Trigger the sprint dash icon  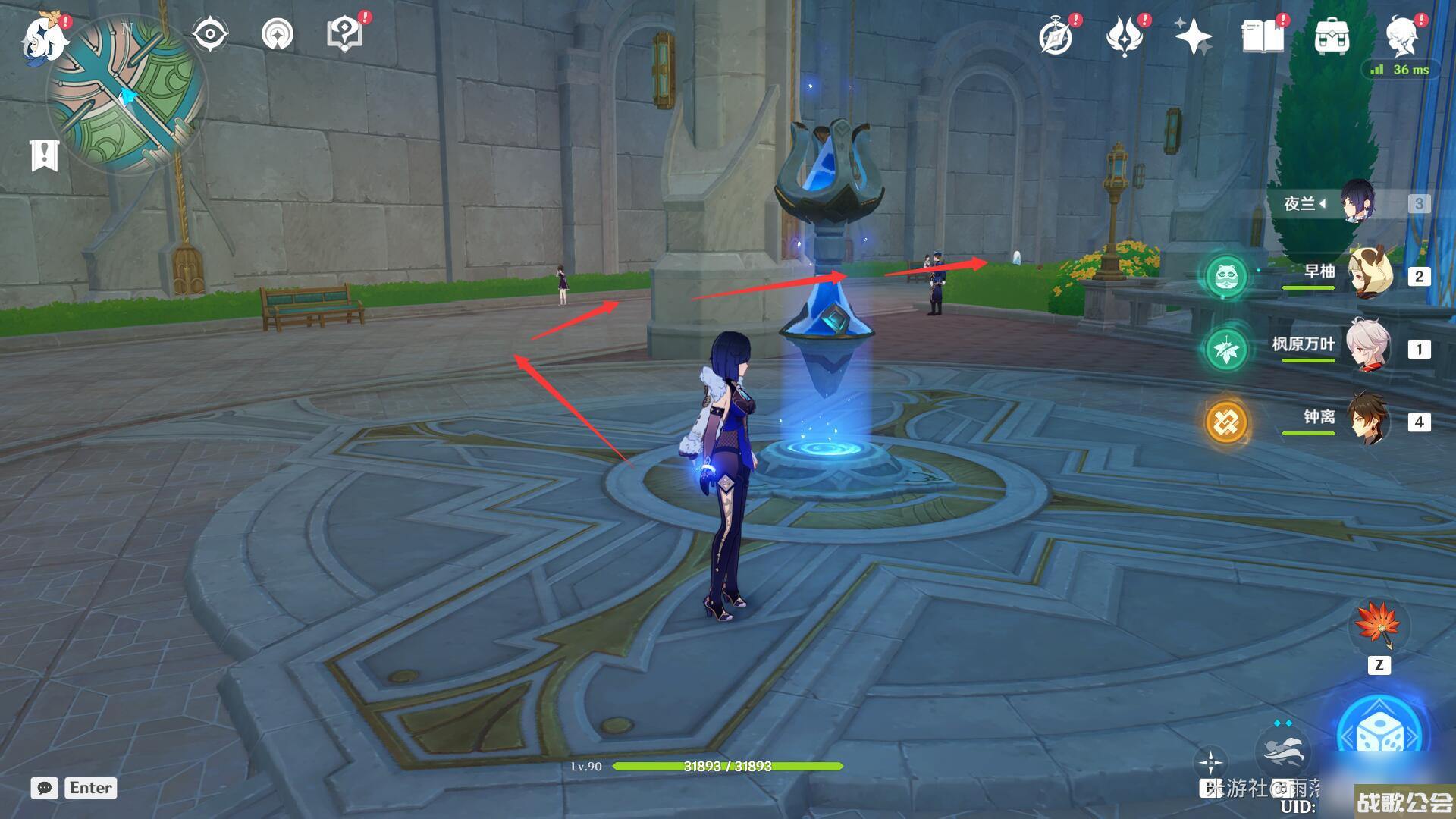(1282, 747)
